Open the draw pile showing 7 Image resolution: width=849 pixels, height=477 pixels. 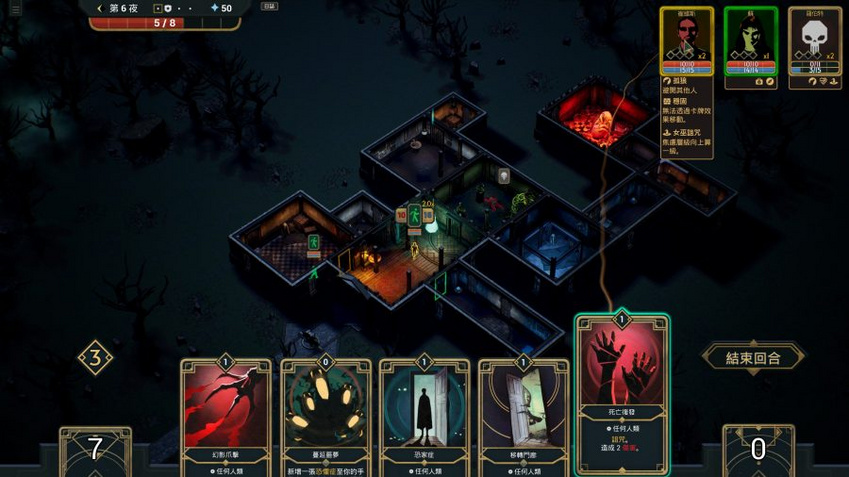click(x=95, y=450)
